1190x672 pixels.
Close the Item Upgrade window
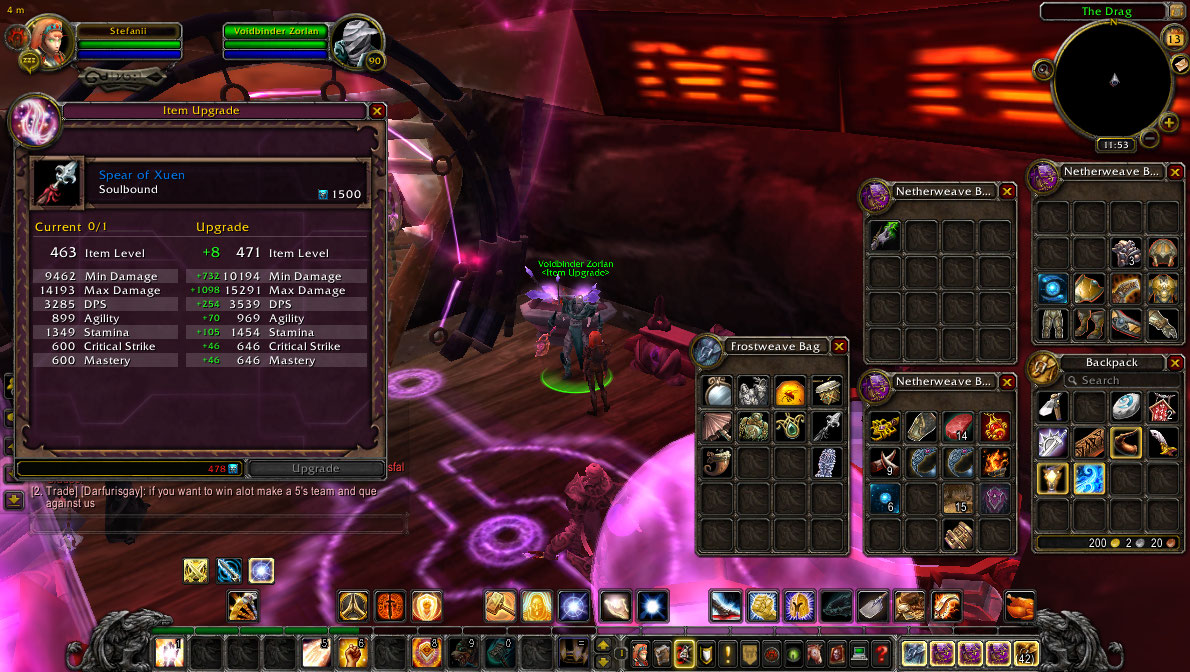(377, 111)
